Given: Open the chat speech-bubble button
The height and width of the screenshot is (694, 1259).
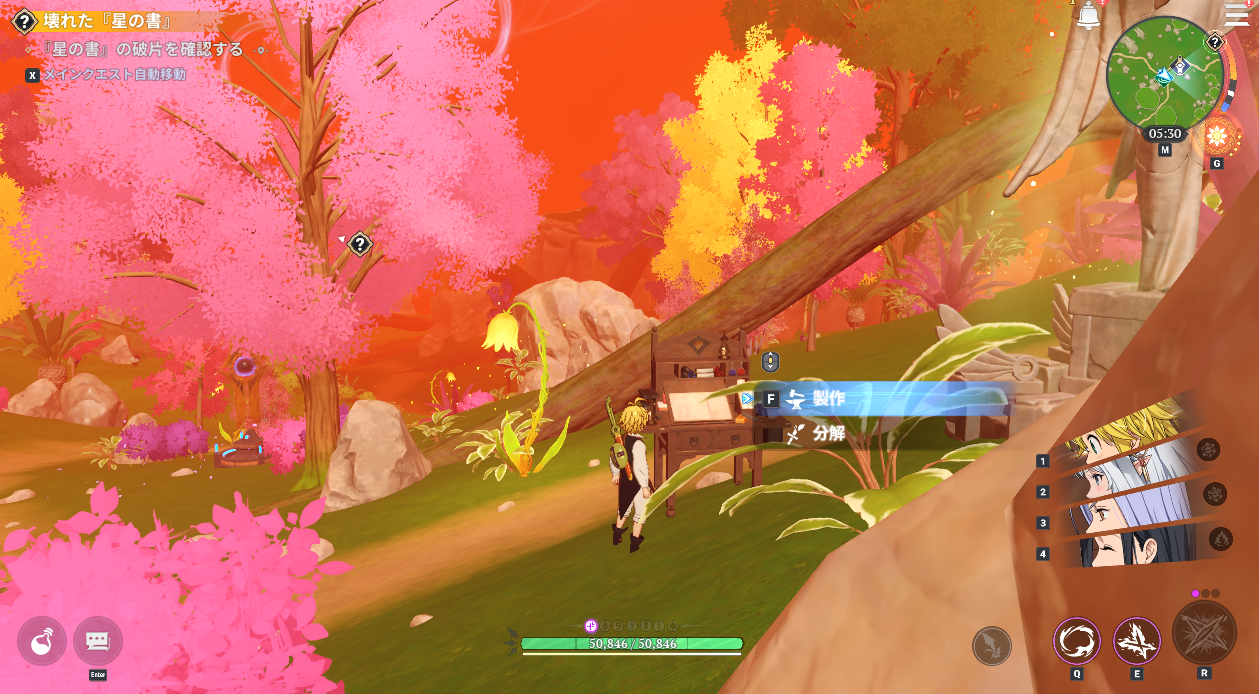Looking at the screenshot, I should click(x=98, y=641).
